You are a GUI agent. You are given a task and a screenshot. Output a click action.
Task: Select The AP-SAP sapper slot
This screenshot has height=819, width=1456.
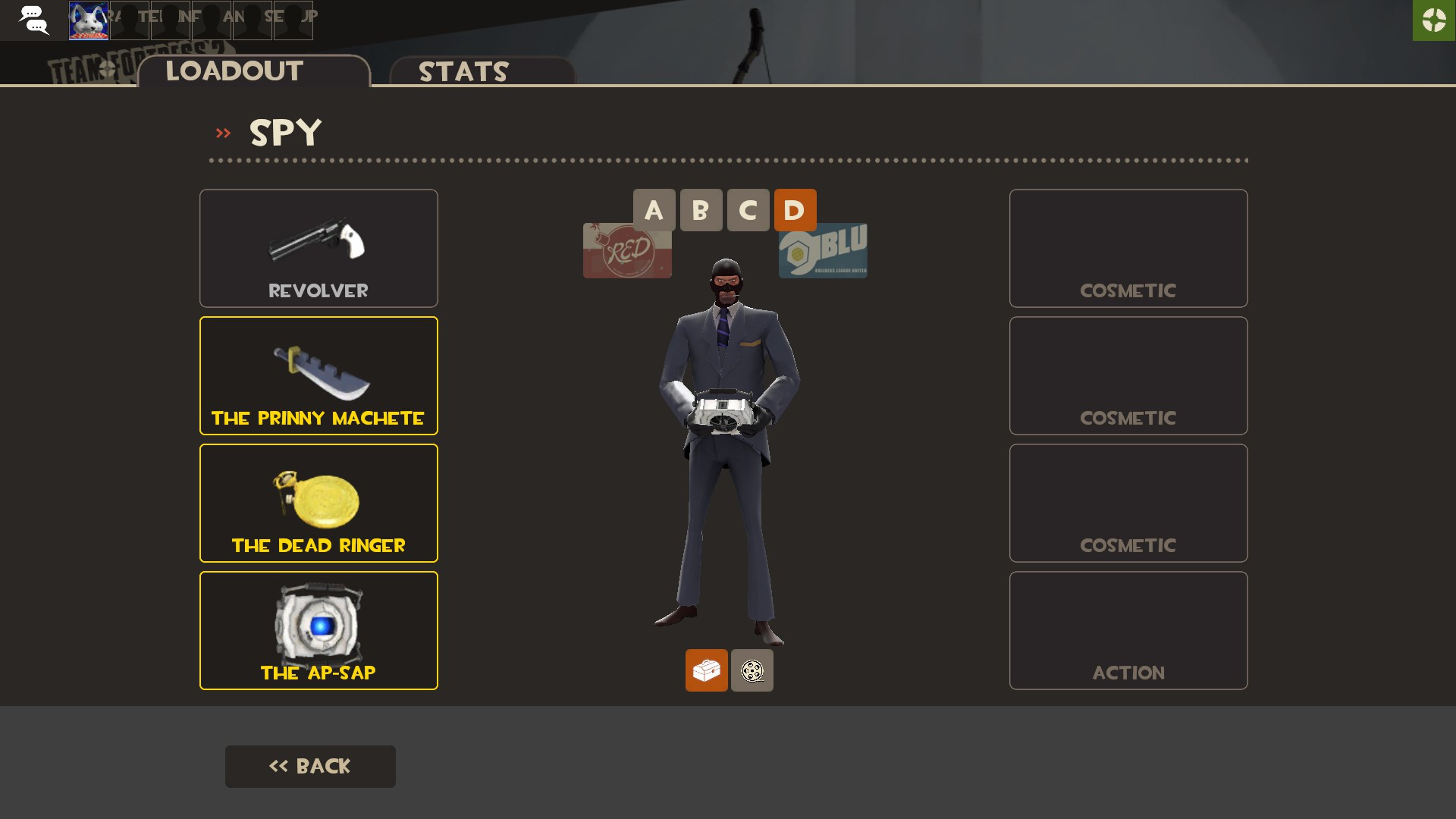click(318, 629)
